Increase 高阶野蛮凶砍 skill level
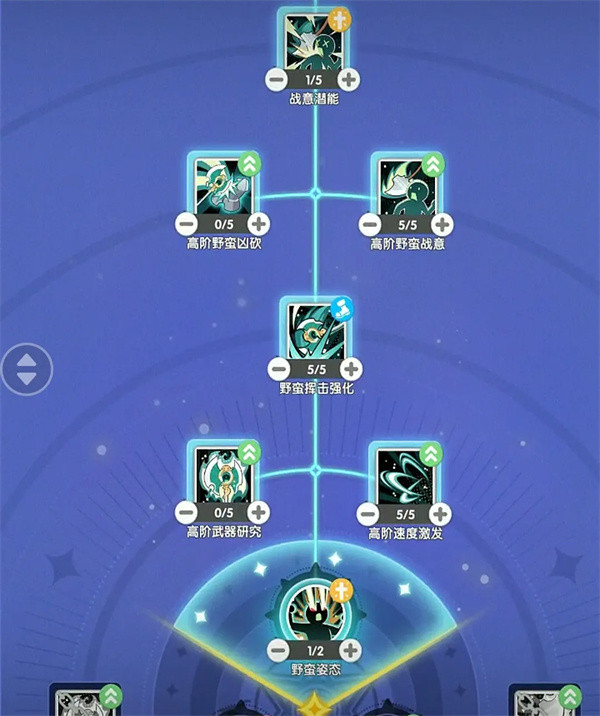Screen dimensions: 600x716 [x=258, y=224]
